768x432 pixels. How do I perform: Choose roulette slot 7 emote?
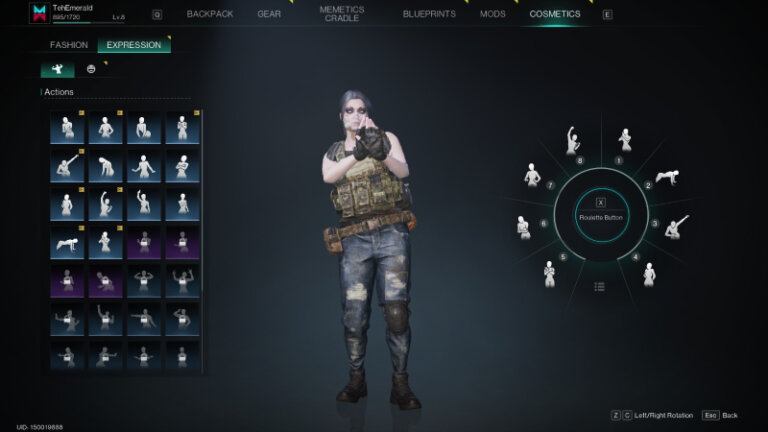point(532,176)
